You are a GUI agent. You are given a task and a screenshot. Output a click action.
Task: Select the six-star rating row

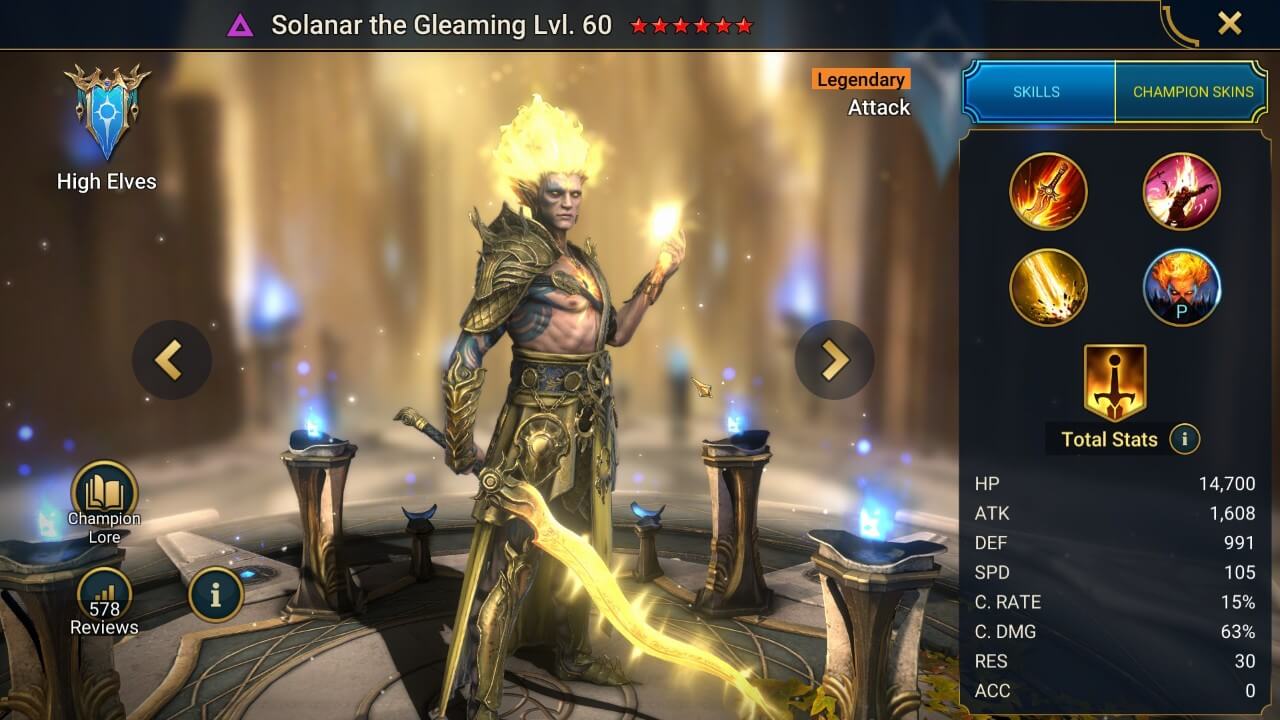(x=691, y=26)
